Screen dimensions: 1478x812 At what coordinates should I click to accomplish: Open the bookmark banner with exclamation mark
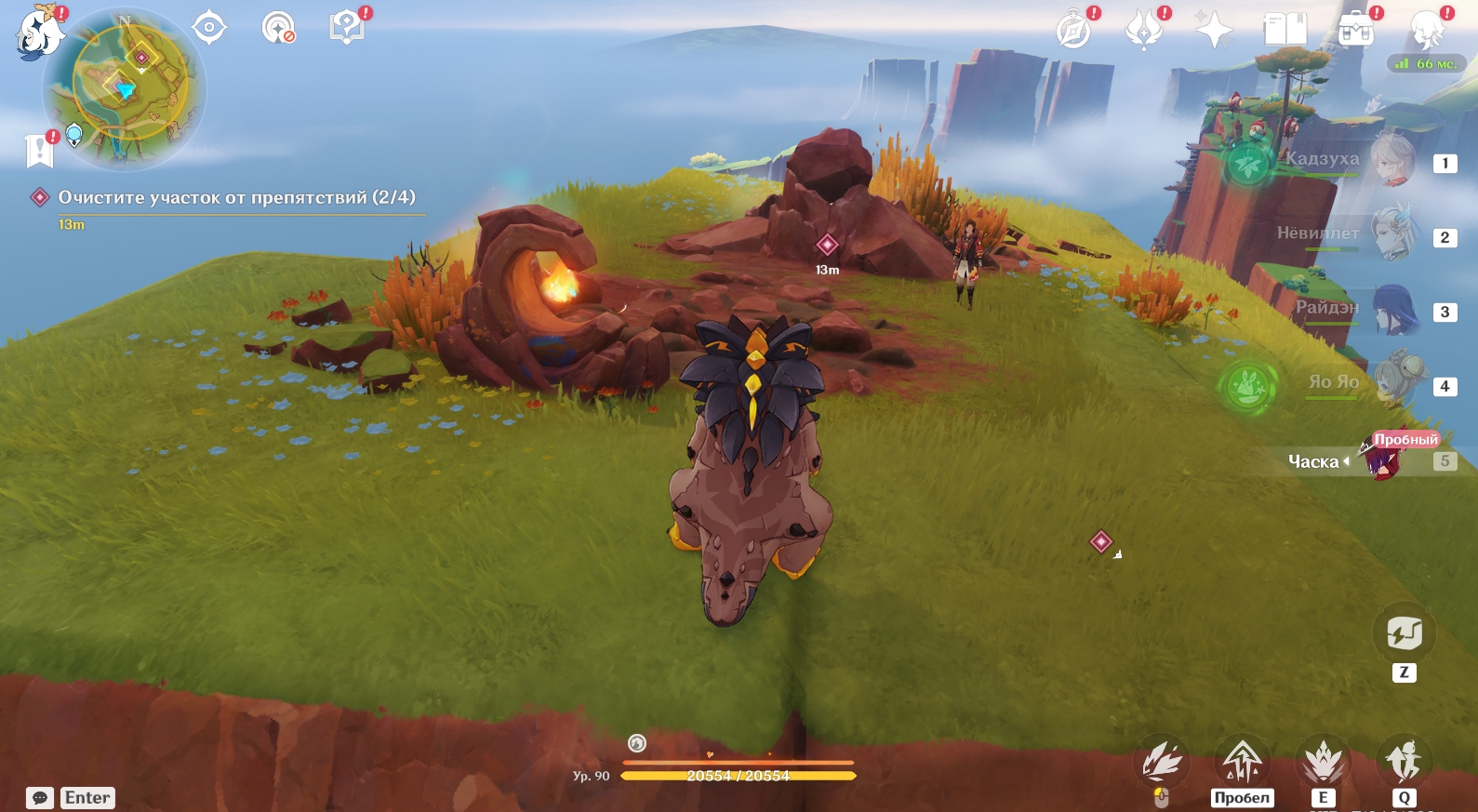40,150
